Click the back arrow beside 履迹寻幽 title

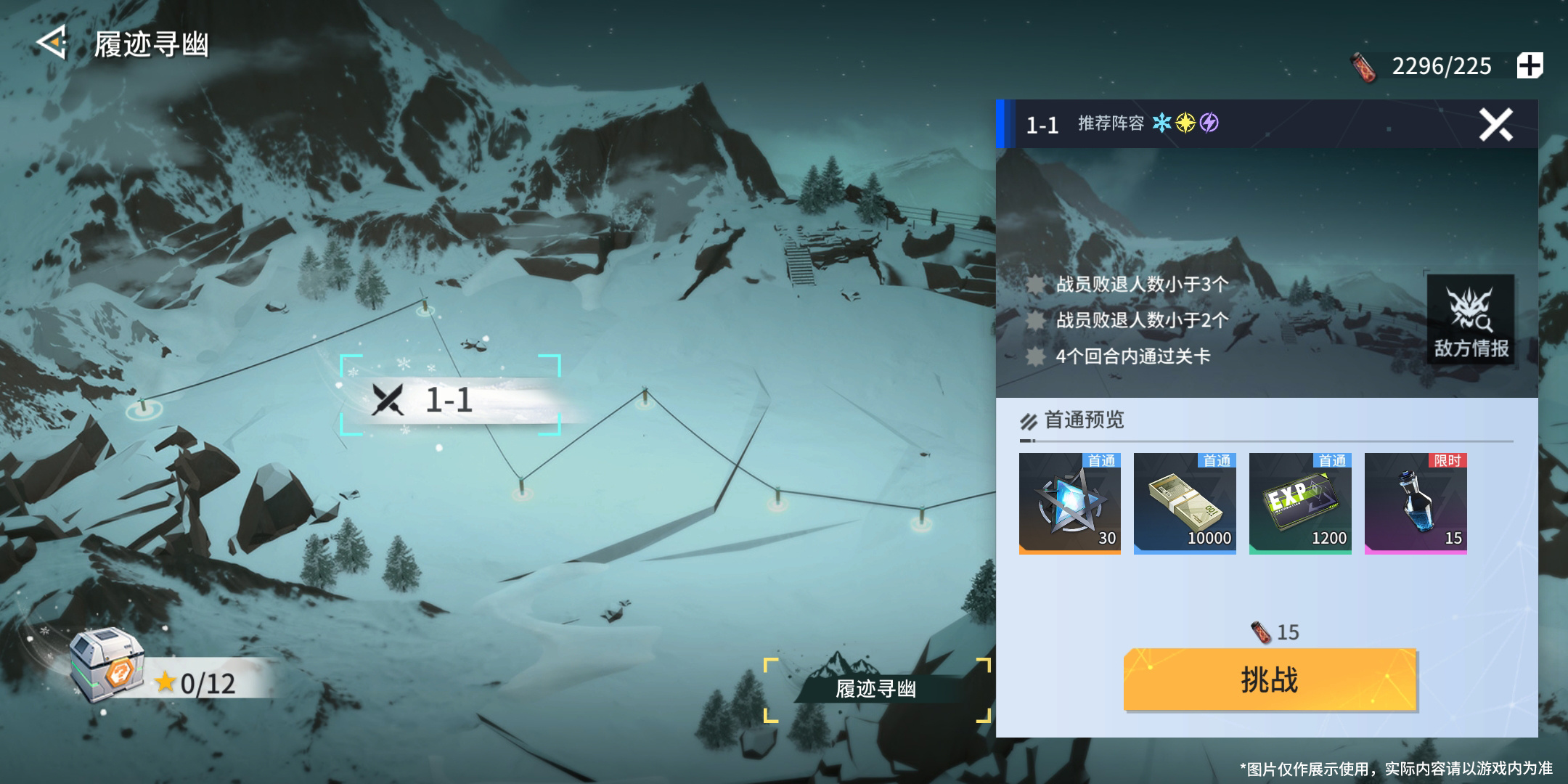[x=49, y=45]
